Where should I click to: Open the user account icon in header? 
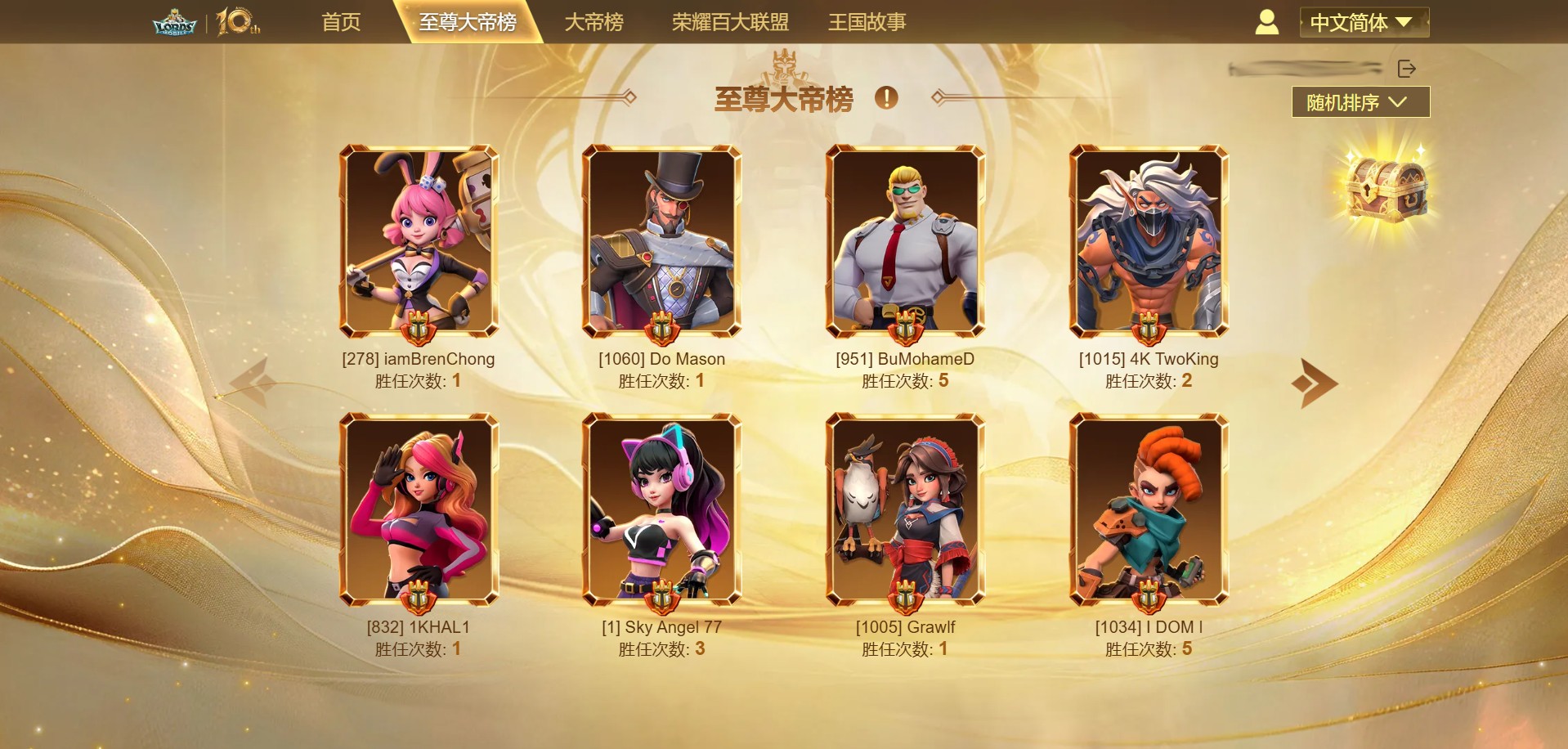coord(1267,22)
